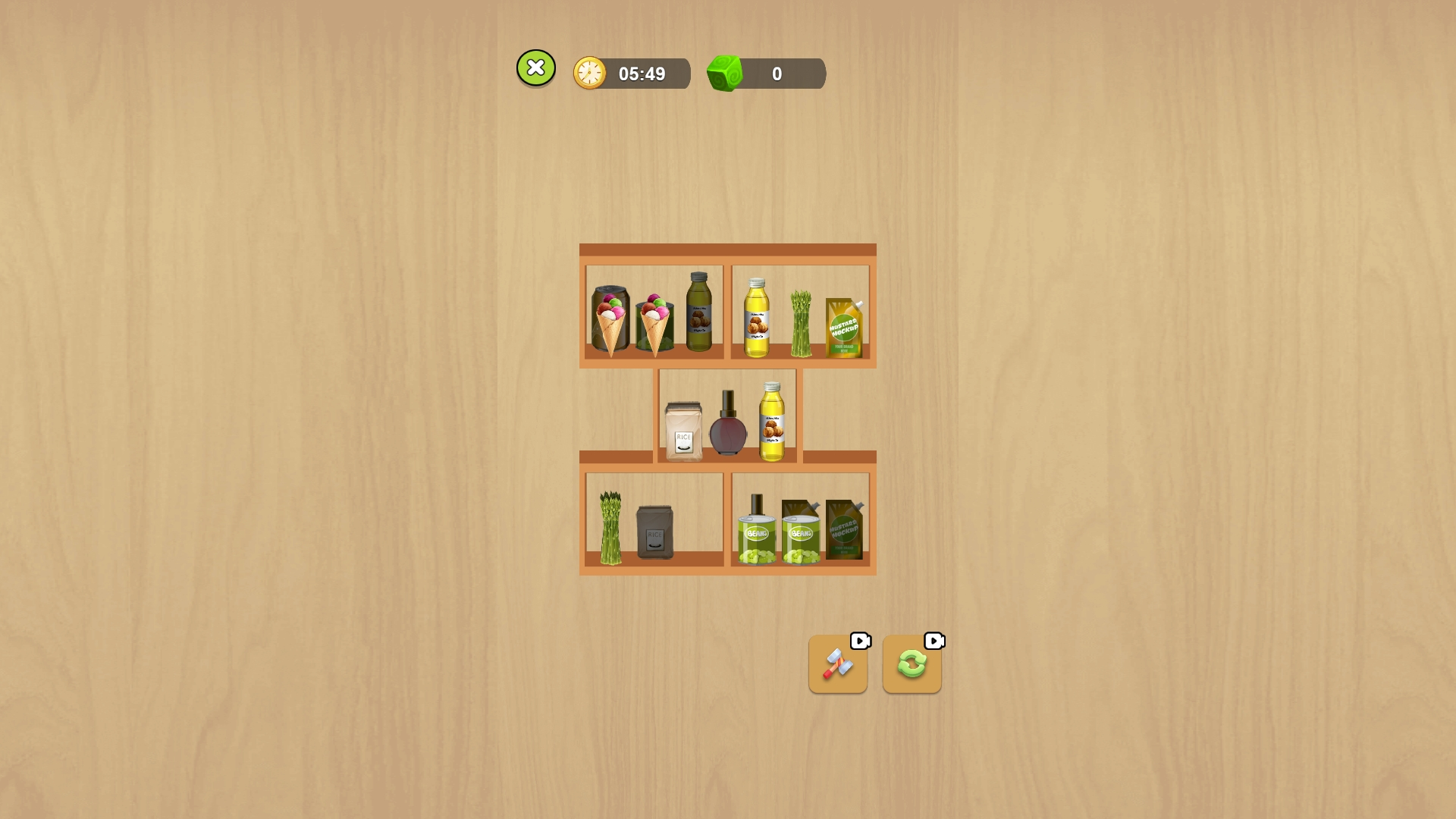The height and width of the screenshot is (819, 1456).
Task: Select the oil bottle on the top shelf
Action: coord(758,318)
